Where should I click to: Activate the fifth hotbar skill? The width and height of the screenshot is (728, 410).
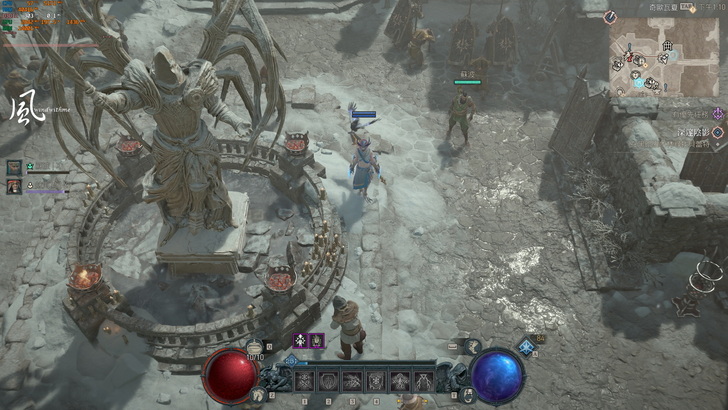click(x=400, y=381)
